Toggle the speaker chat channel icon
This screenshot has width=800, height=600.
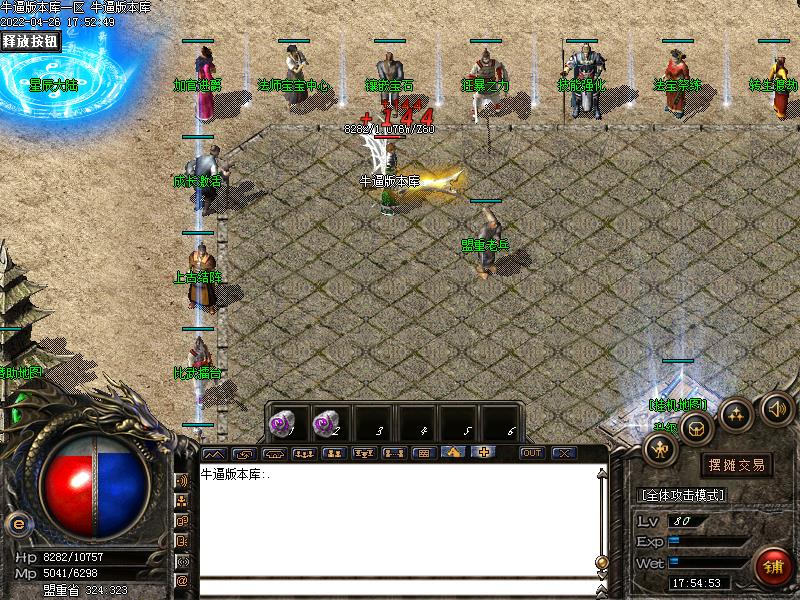pos(182,481)
